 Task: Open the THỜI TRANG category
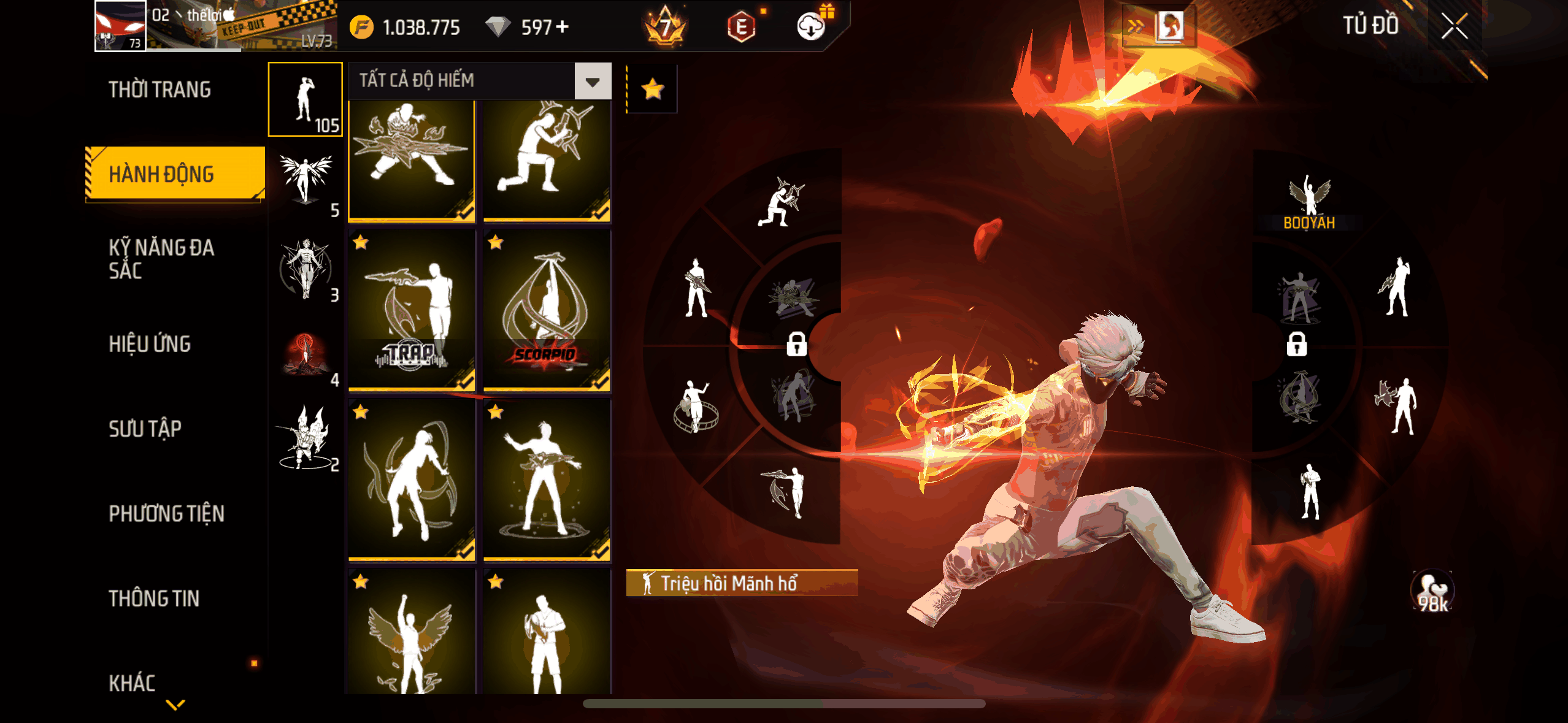point(159,90)
